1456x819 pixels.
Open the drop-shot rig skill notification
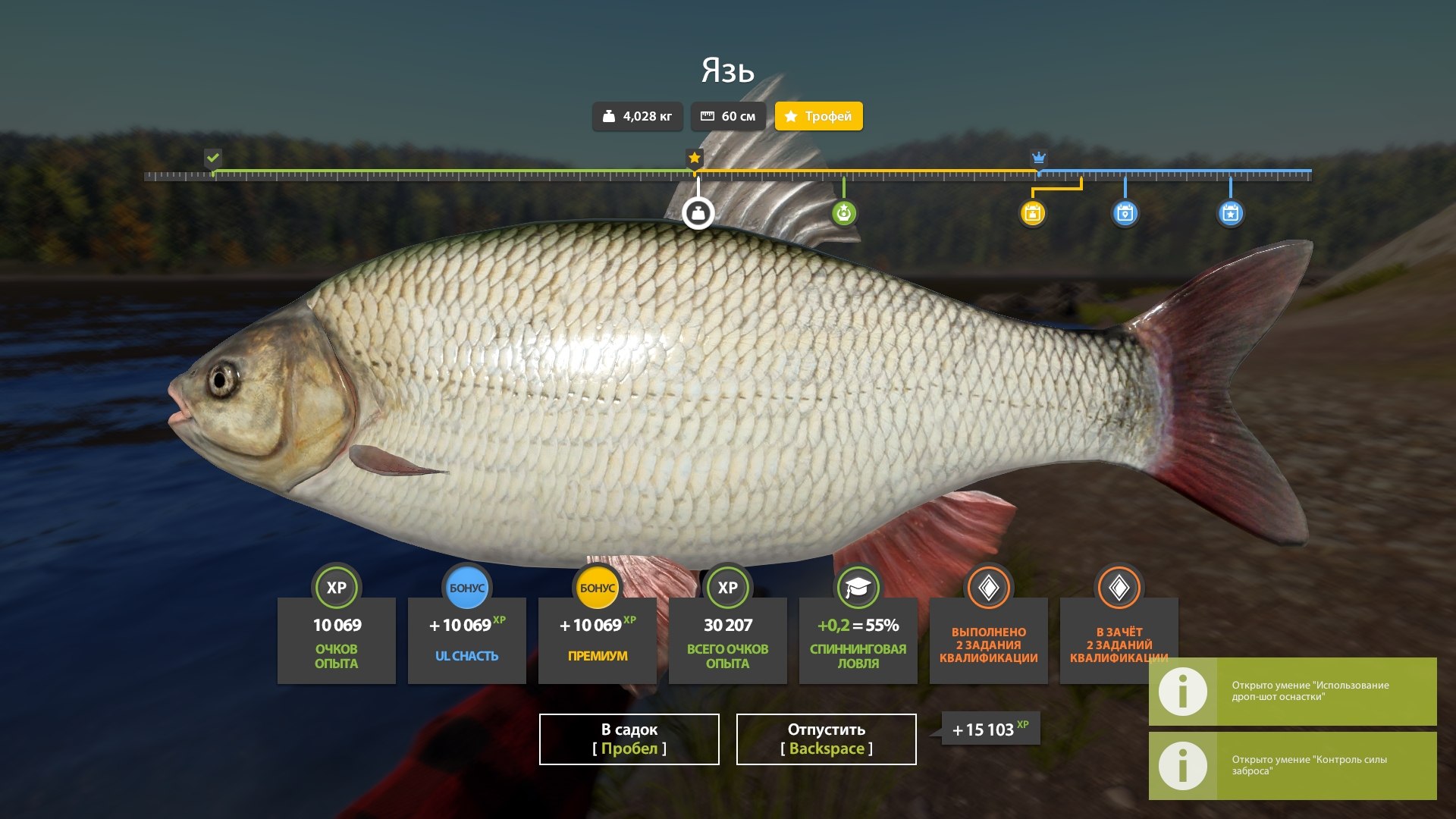[x=1292, y=691]
